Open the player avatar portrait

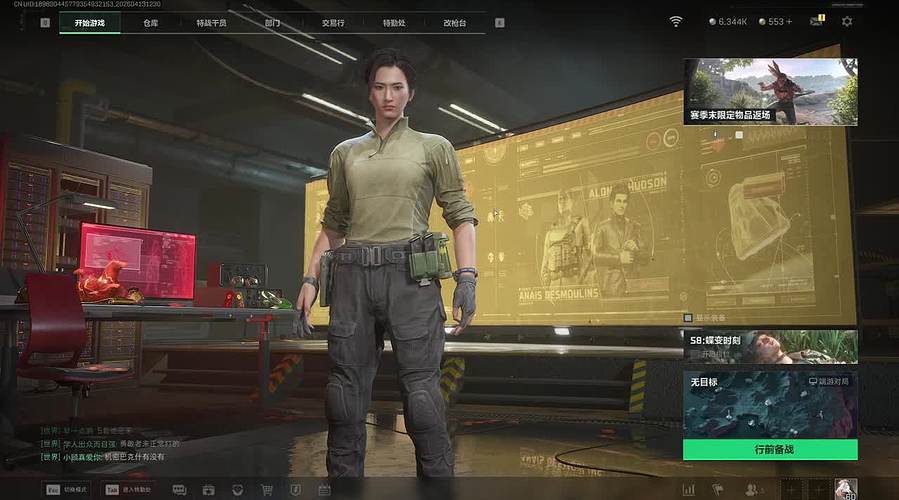(x=846, y=489)
